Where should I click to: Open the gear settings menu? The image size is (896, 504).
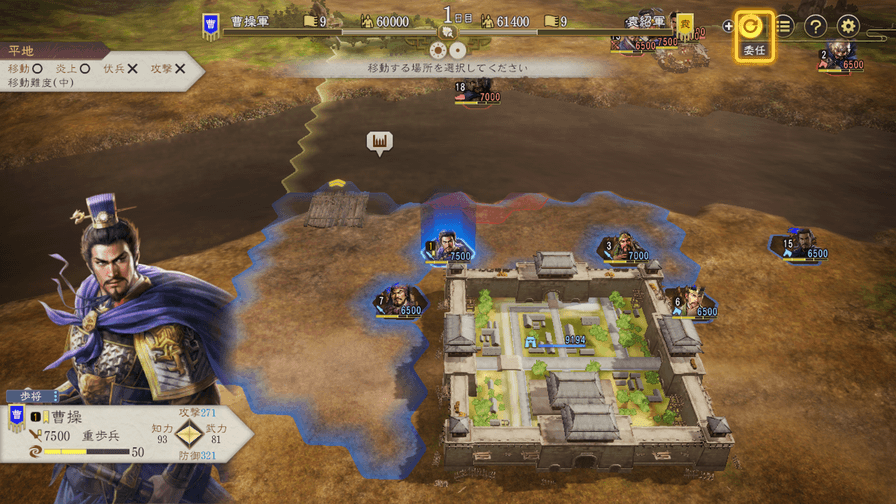click(848, 27)
